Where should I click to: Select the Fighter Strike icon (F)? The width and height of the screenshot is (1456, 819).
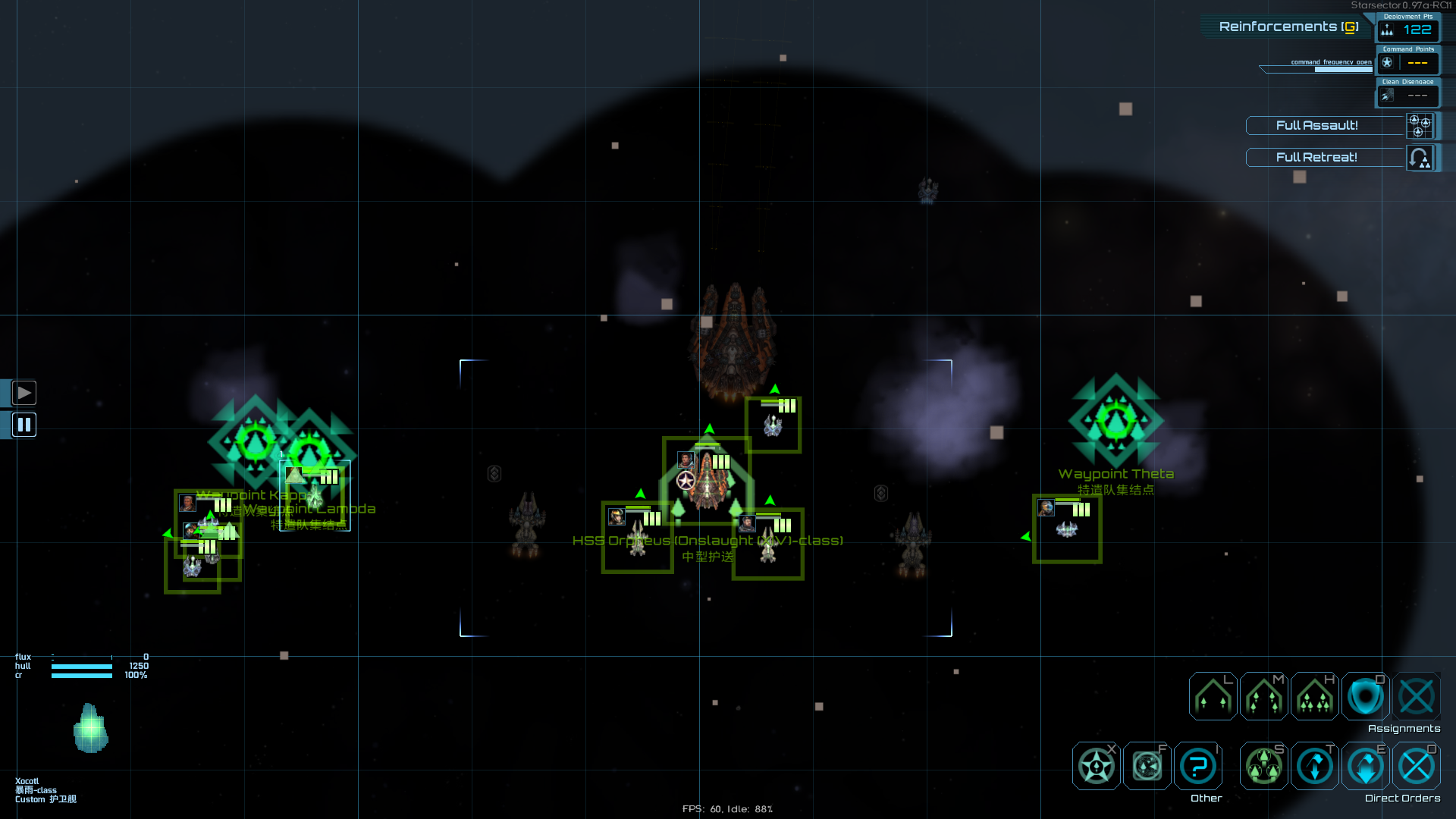(1147, 766)
